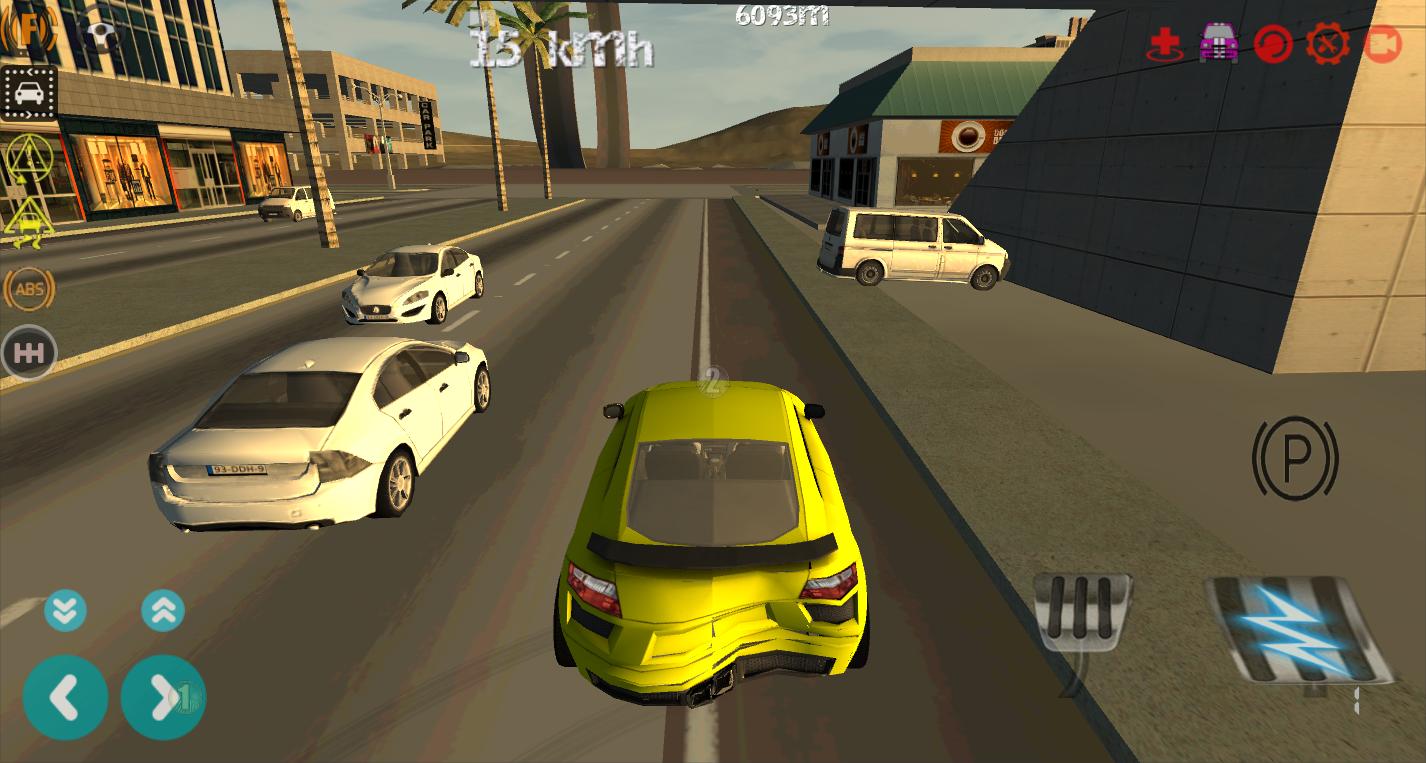Switch camera using the top-right camera icon
The height and width of the screenshot is (763, 1426).
click(1385, 43)
